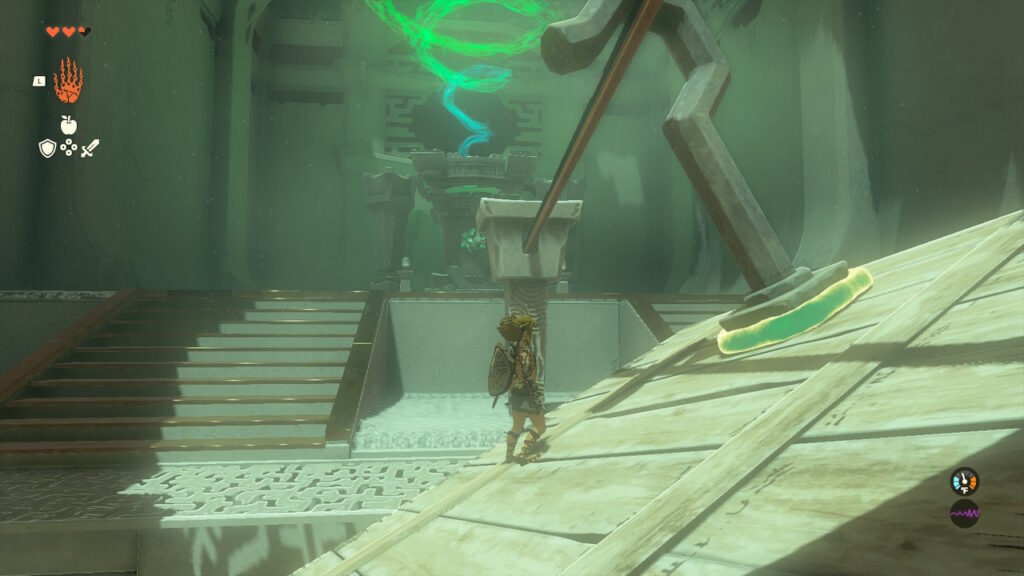Open the shield quick-select icon
This screenshot has height=576, width=1024.
tap(47, 148)
